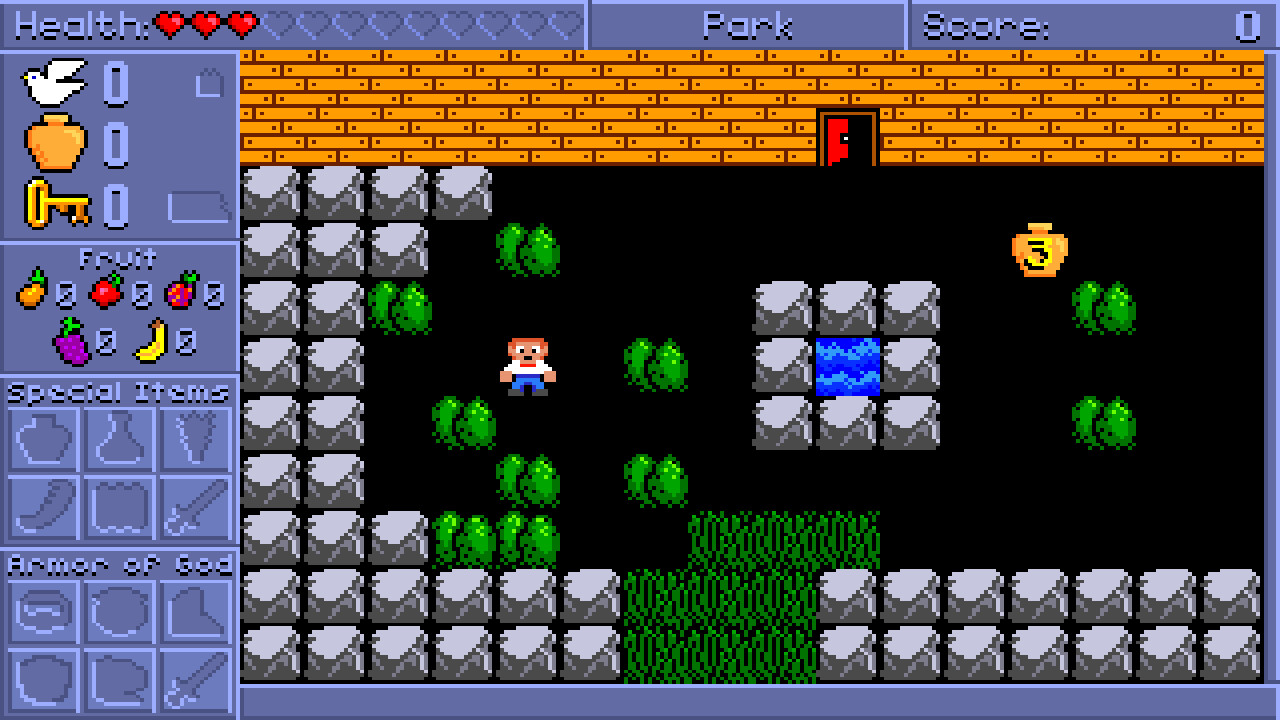
Task: Click the apple in the Fruit panel
Action: tap(105, 293)
